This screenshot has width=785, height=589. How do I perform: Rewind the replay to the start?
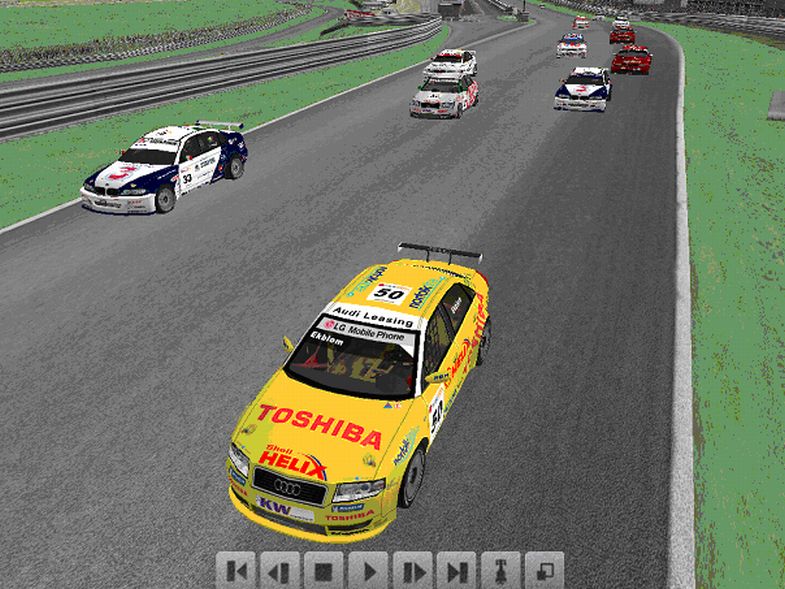click(237, 571)
